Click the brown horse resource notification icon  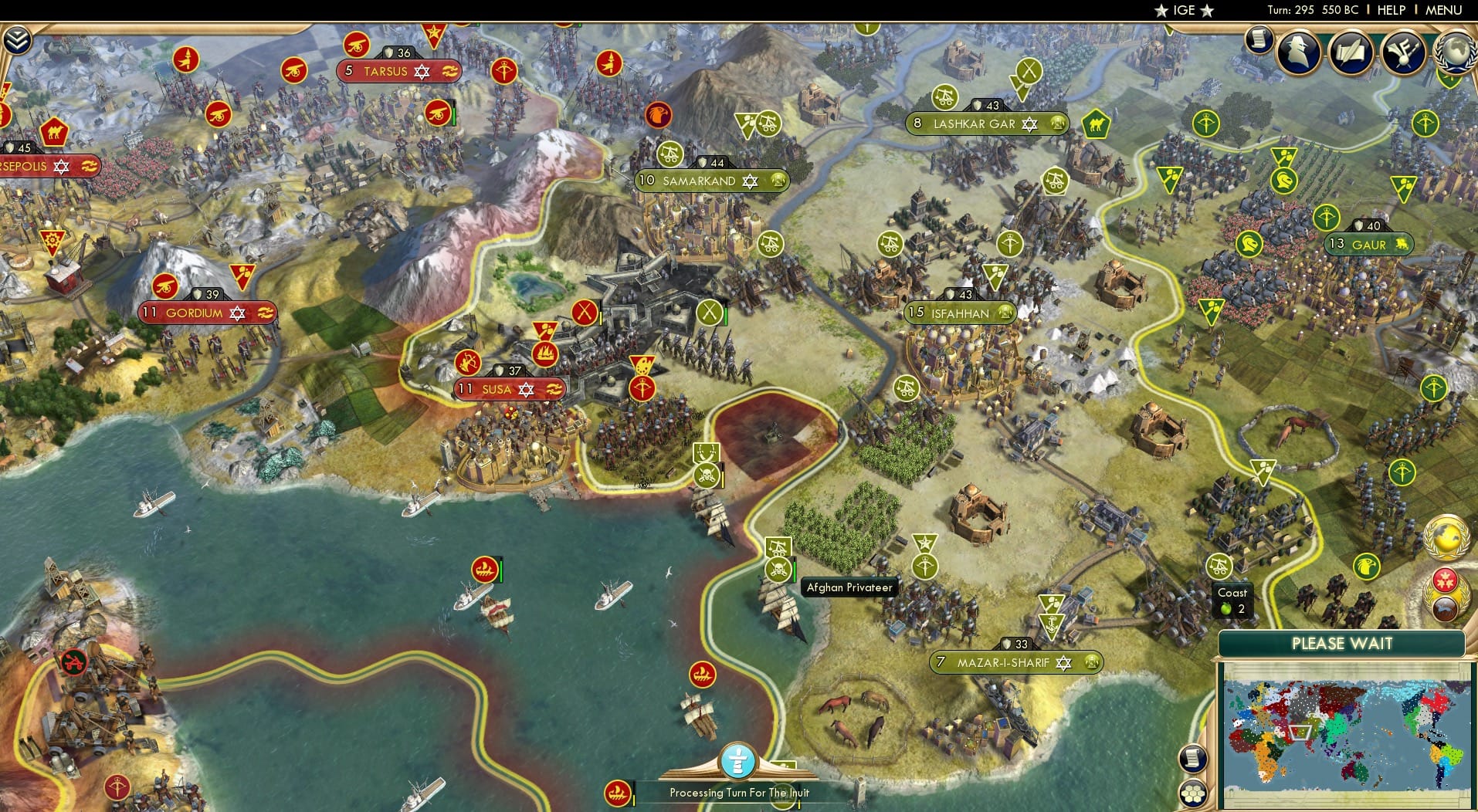(x=1445, y=608)
